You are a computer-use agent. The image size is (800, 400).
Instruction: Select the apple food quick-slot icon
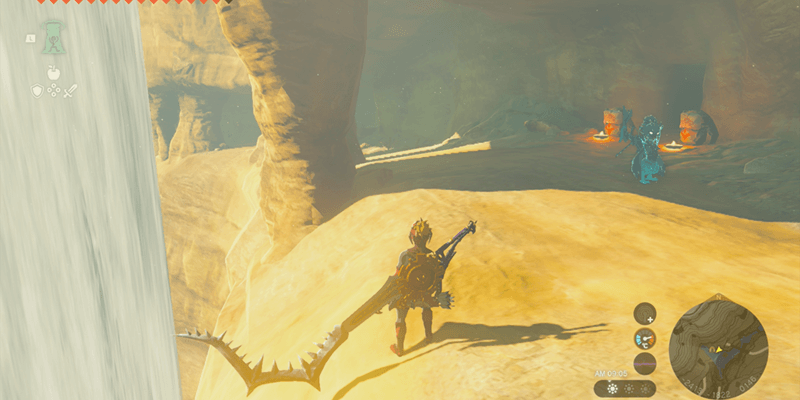54,73
